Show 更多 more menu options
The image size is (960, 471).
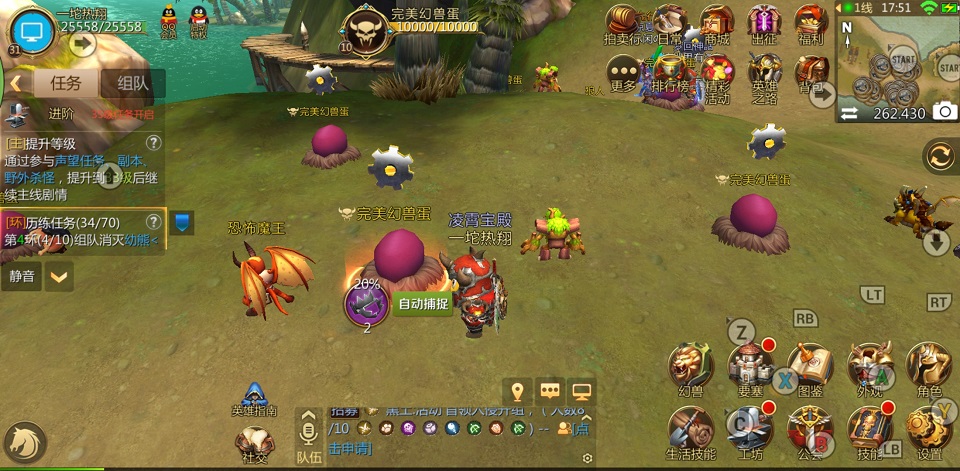(x=624, y=73)
